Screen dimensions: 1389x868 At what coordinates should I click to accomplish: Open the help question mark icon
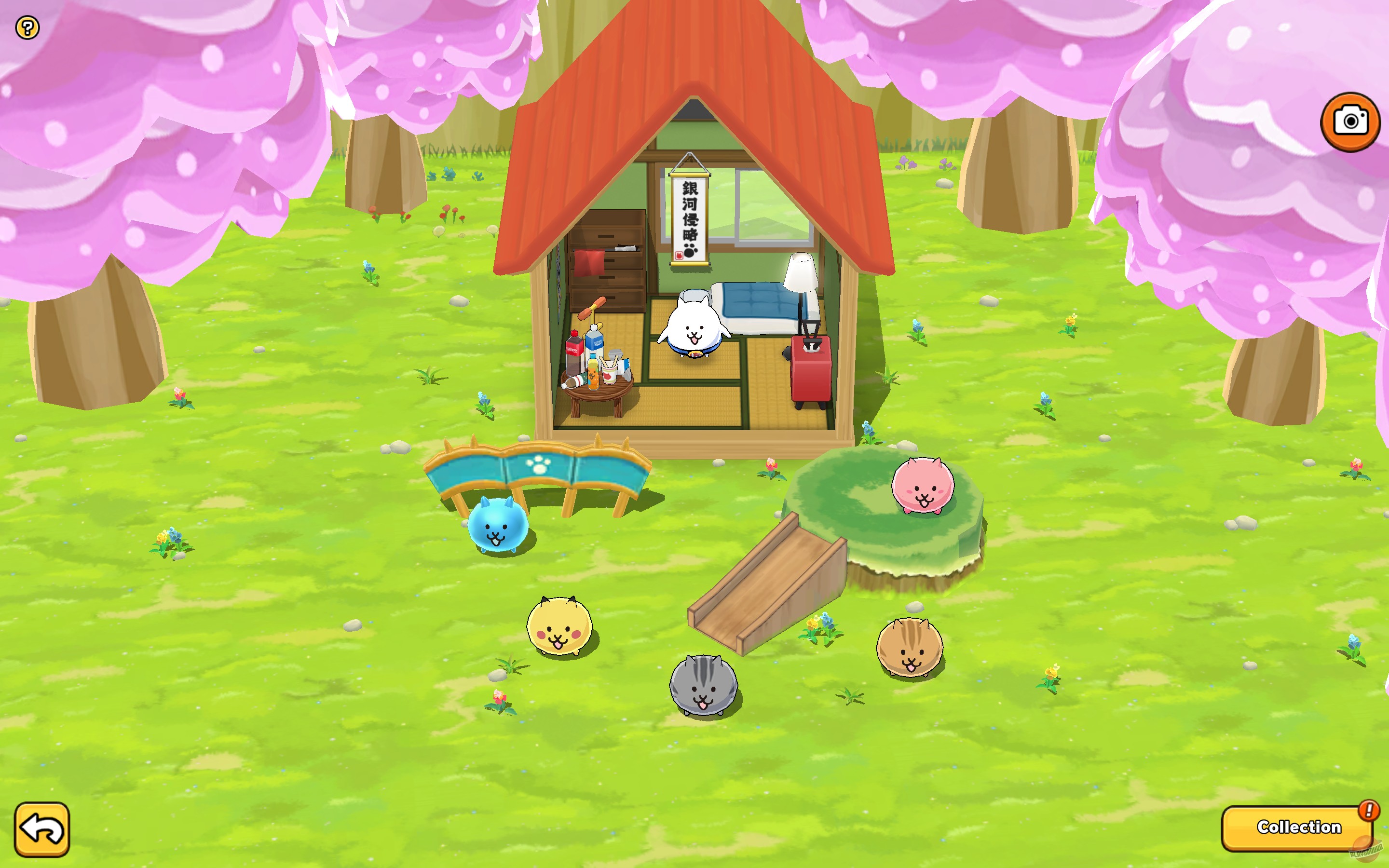click(27, 27)
